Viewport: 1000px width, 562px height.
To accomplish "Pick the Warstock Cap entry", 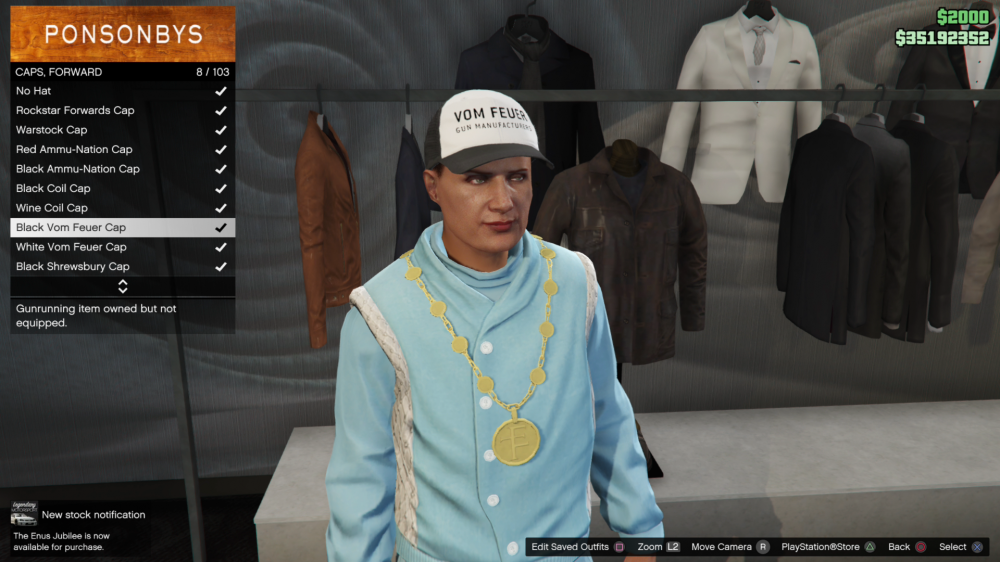I will point(122,130).
